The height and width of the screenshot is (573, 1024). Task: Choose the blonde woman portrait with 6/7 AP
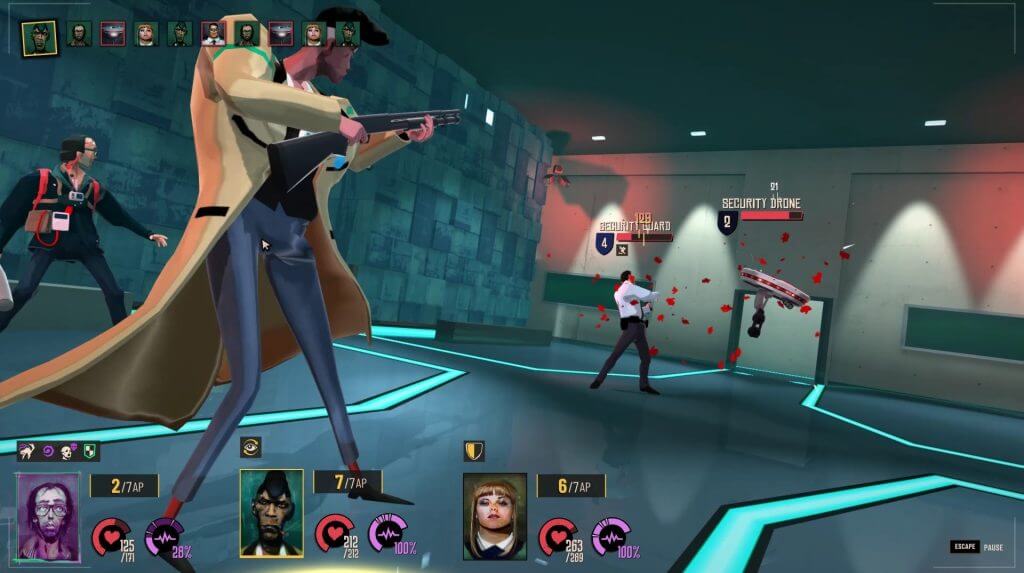click(494, 516)
